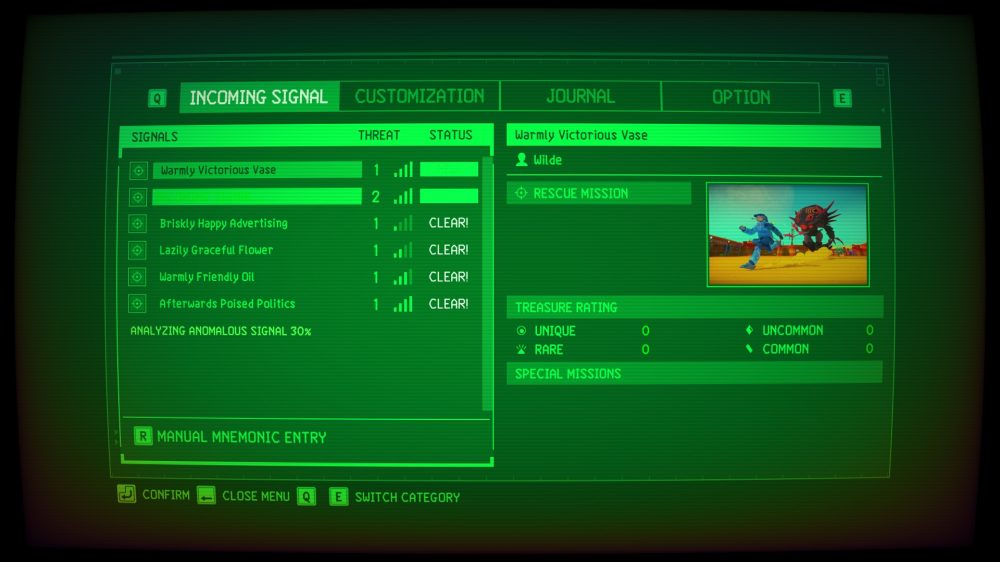Click the signals list scrollbar
1000x562 pixels.
pyautogui.click(x=488, y=280)
